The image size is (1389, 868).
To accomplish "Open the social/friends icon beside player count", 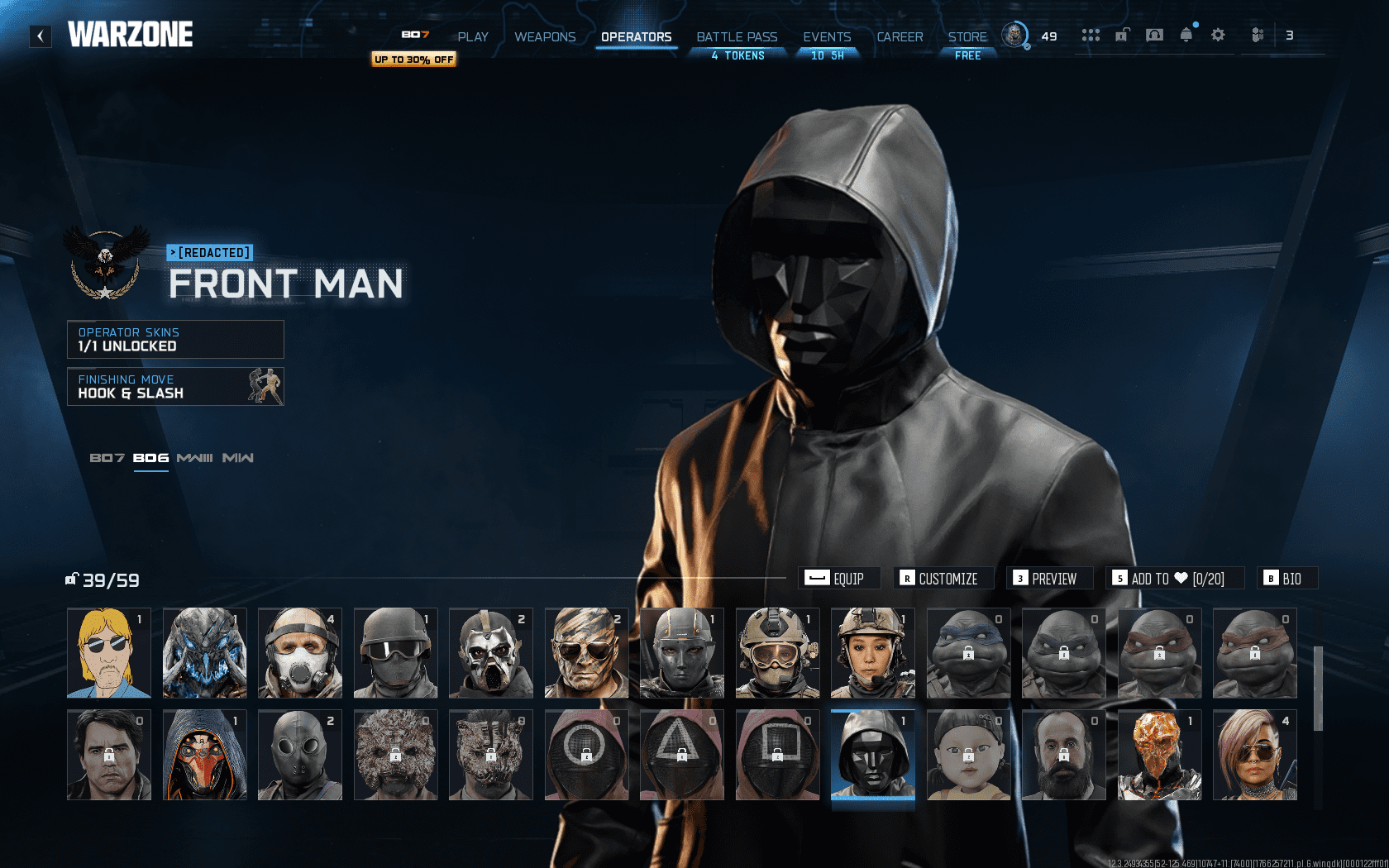I will [1258, 36].
